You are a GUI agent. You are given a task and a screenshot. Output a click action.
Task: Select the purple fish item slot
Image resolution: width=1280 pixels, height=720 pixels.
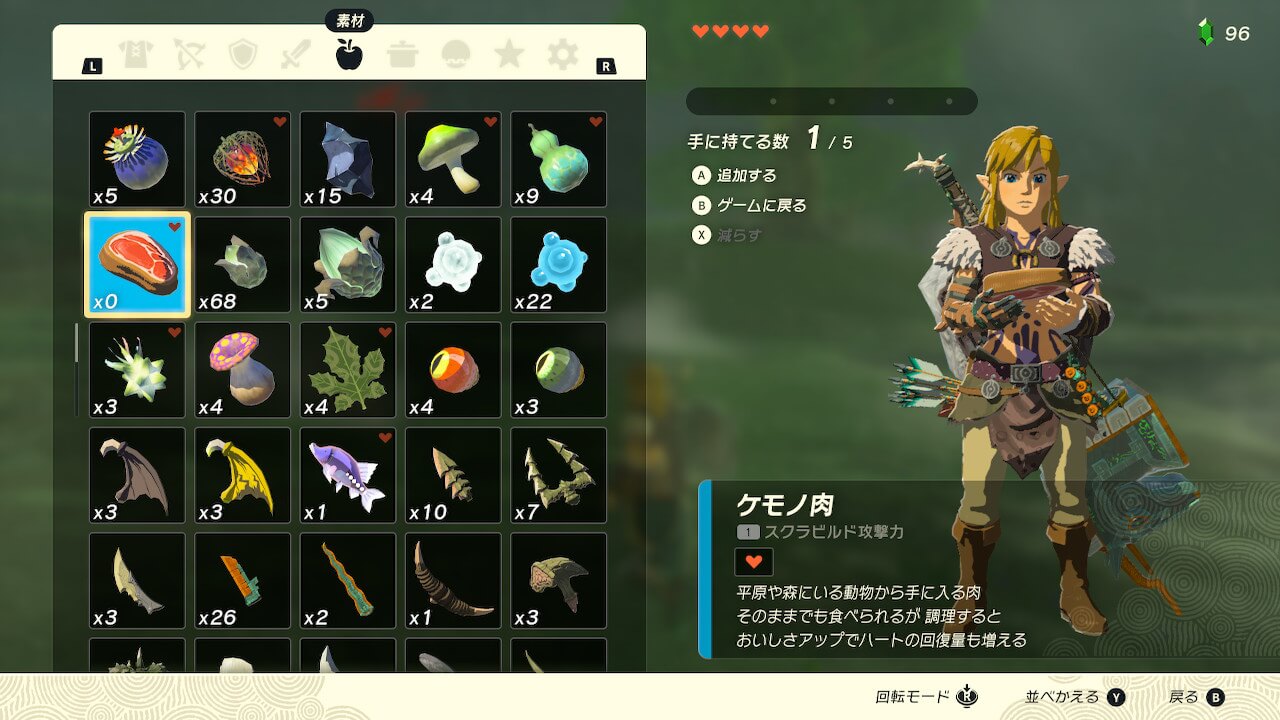click(x=348, y=475)
